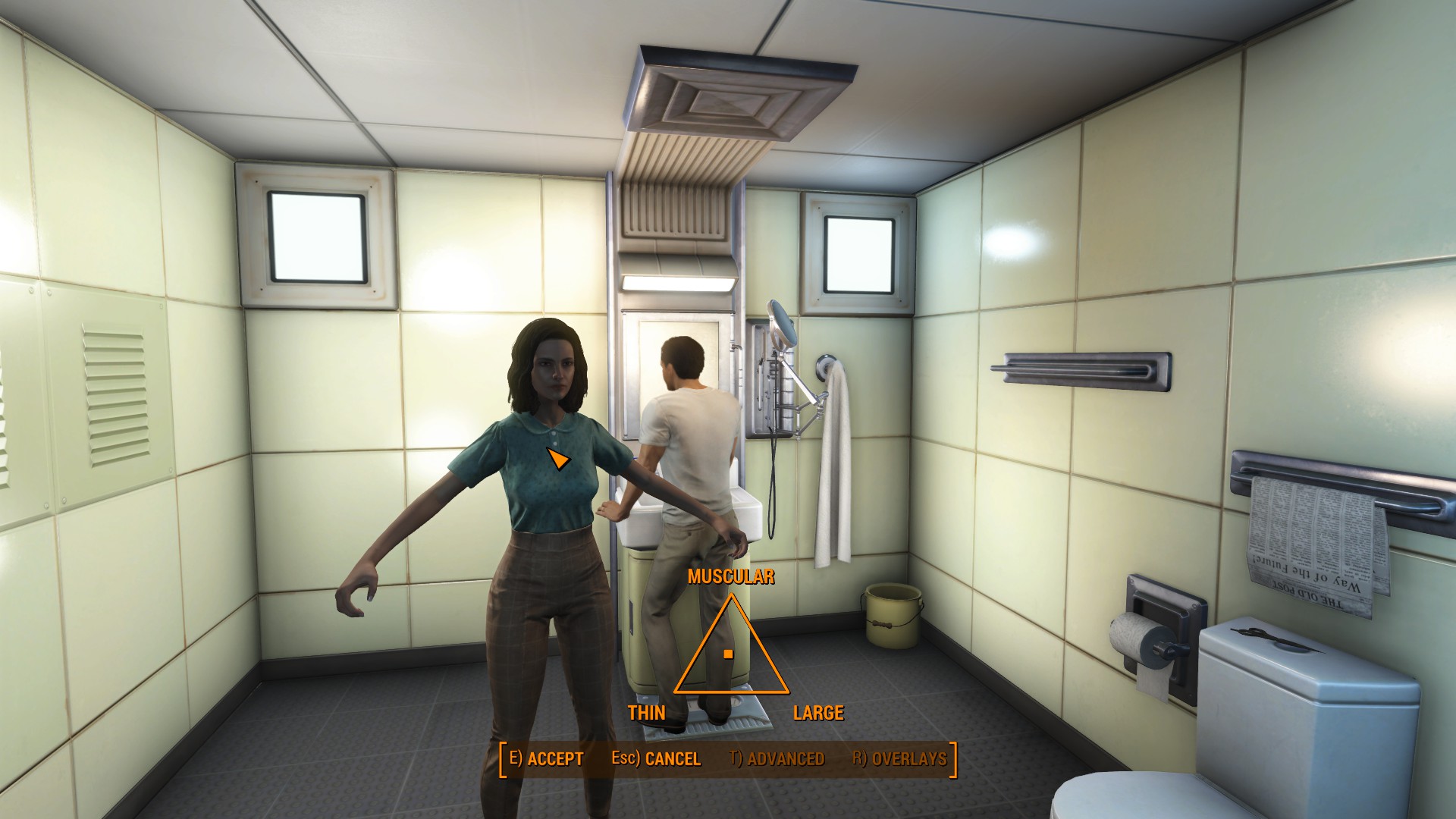The width and height of the screenshot is (1456, 819).
Task: Set body shape to the Thin corner
Action: 677,691
